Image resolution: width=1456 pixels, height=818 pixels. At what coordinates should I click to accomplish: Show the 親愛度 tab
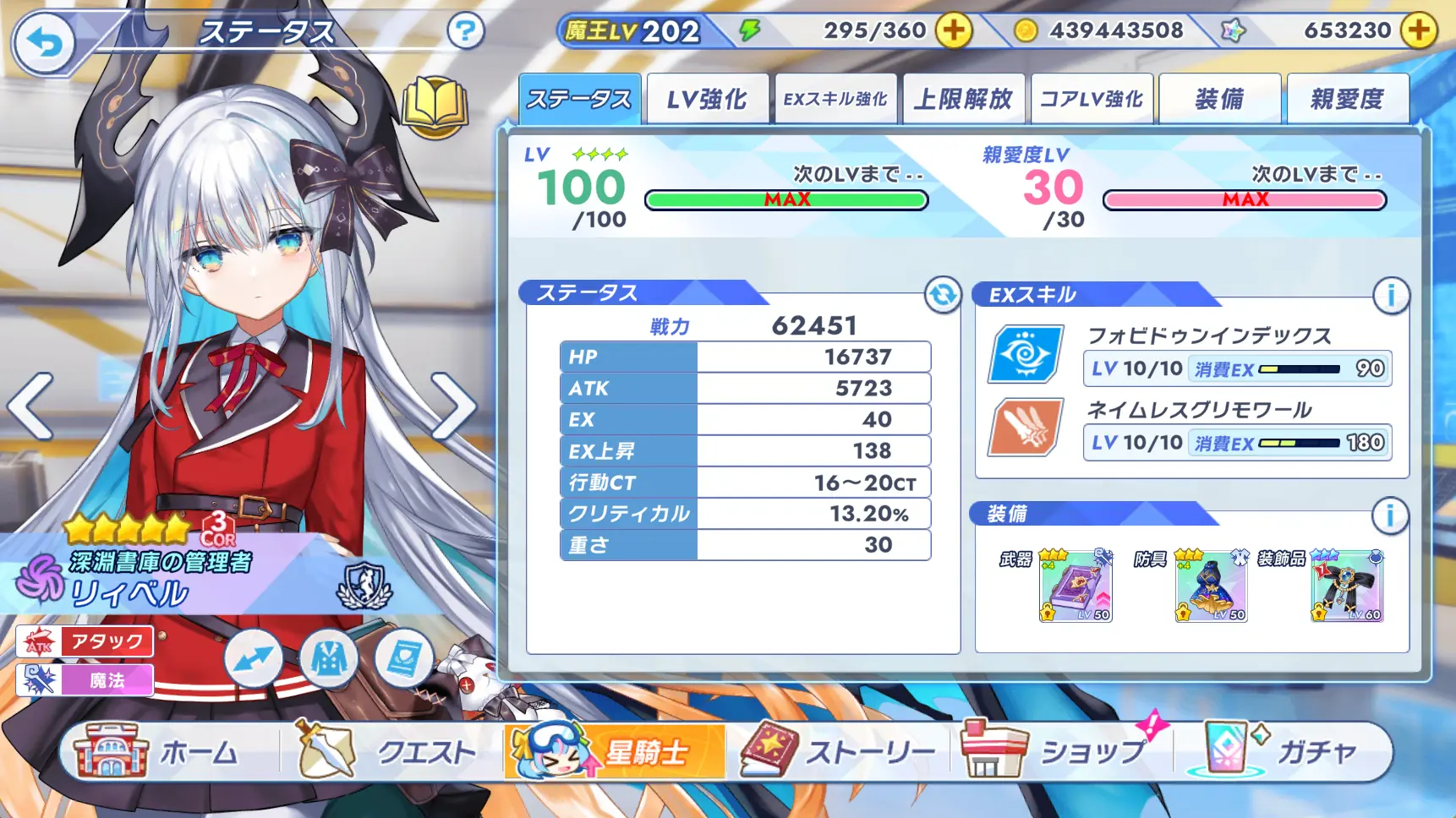[x=1347, y=100]
